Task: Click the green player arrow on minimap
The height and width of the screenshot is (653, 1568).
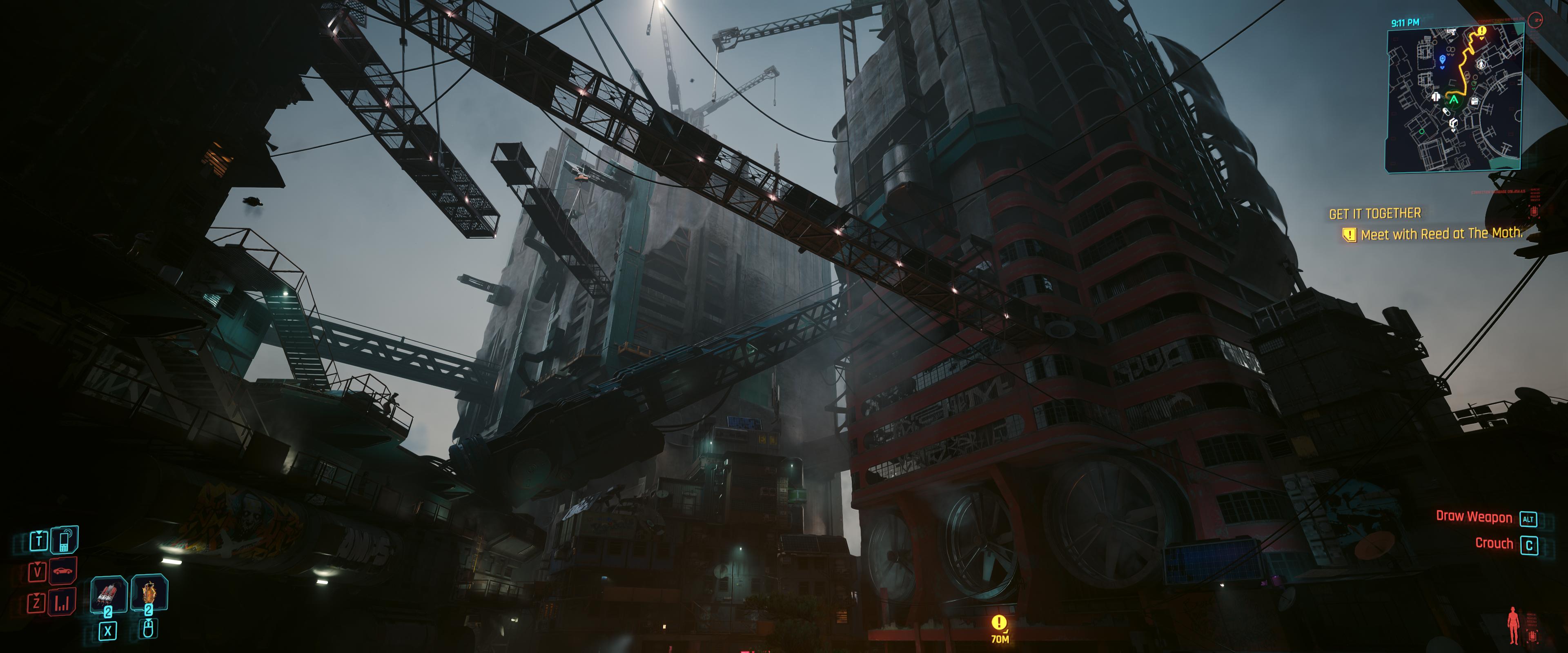Action: click(1454, 100)
